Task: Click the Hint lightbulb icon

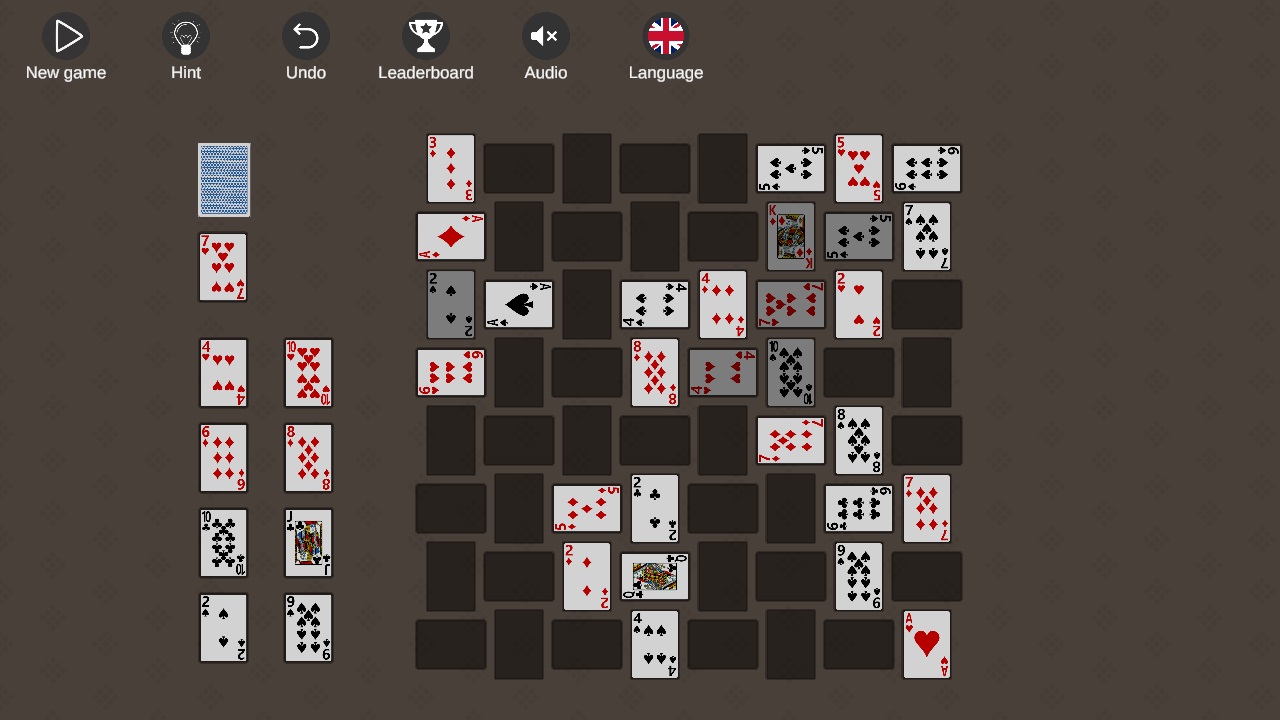Action: tap(186, 37)
